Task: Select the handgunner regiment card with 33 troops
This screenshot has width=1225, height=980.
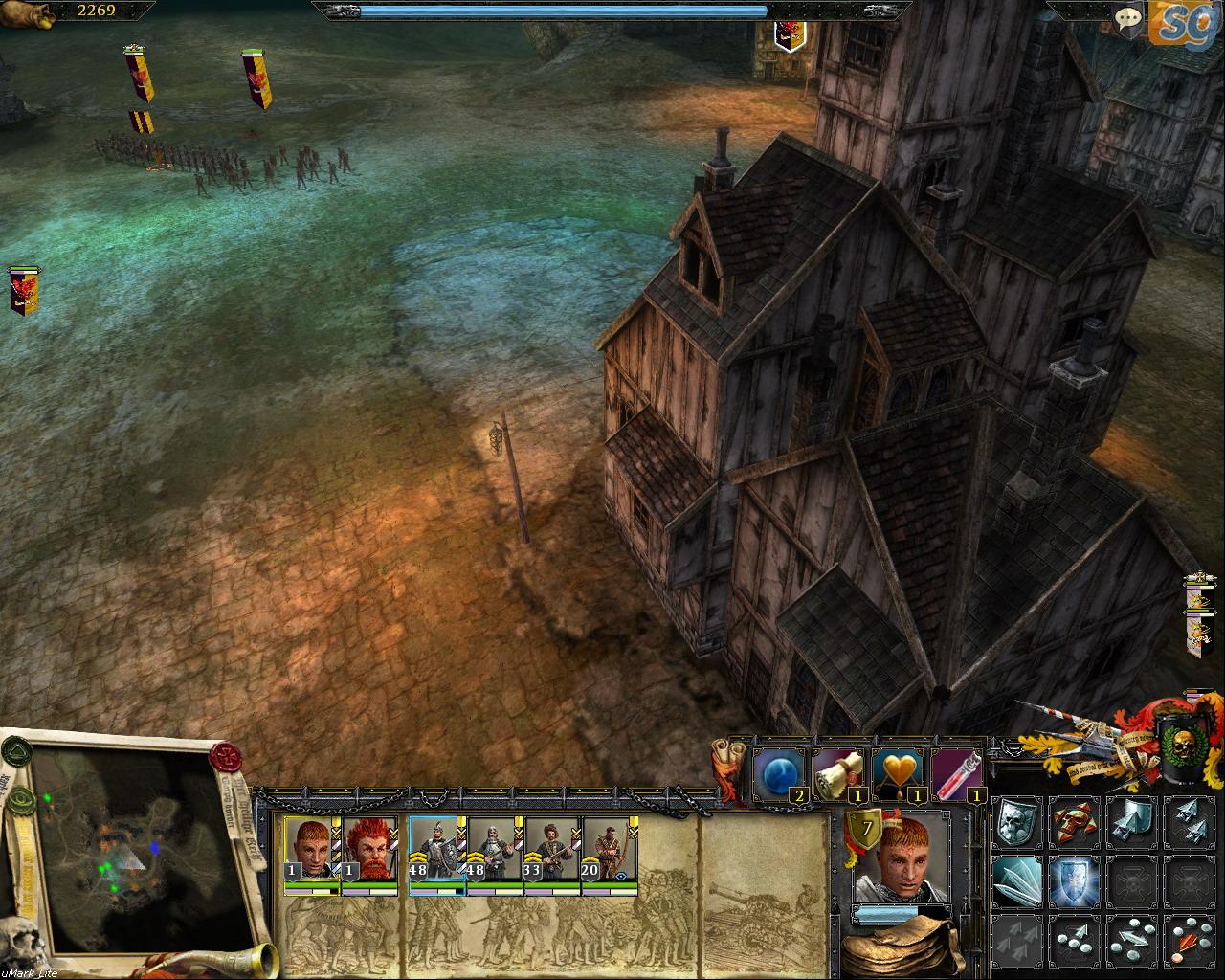Action: (x=551, y=848)
